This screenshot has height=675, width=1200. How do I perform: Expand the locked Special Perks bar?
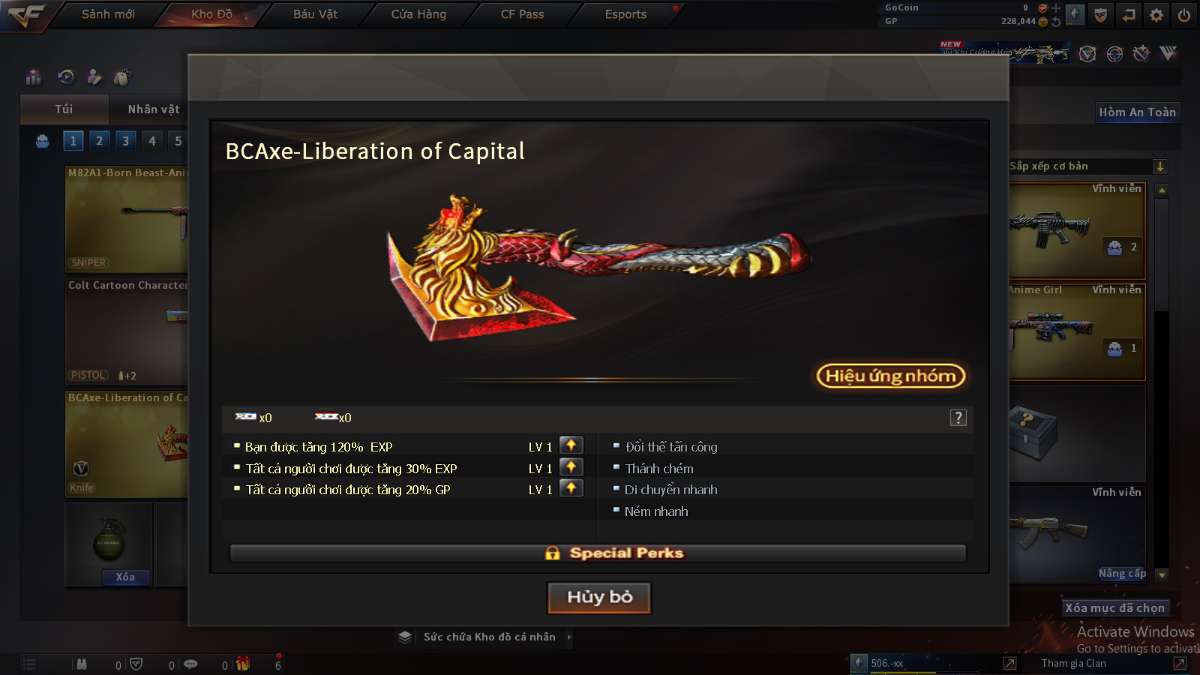point(598,553)
